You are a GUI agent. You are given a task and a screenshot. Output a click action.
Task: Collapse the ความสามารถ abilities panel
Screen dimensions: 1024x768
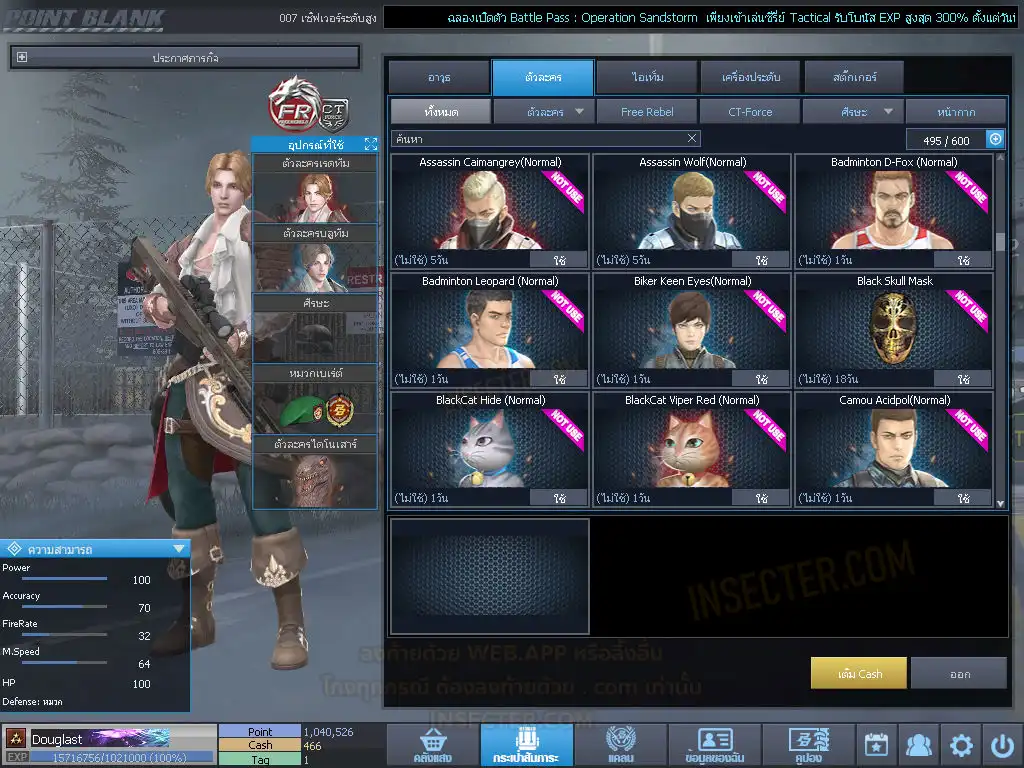click(179, 548)
